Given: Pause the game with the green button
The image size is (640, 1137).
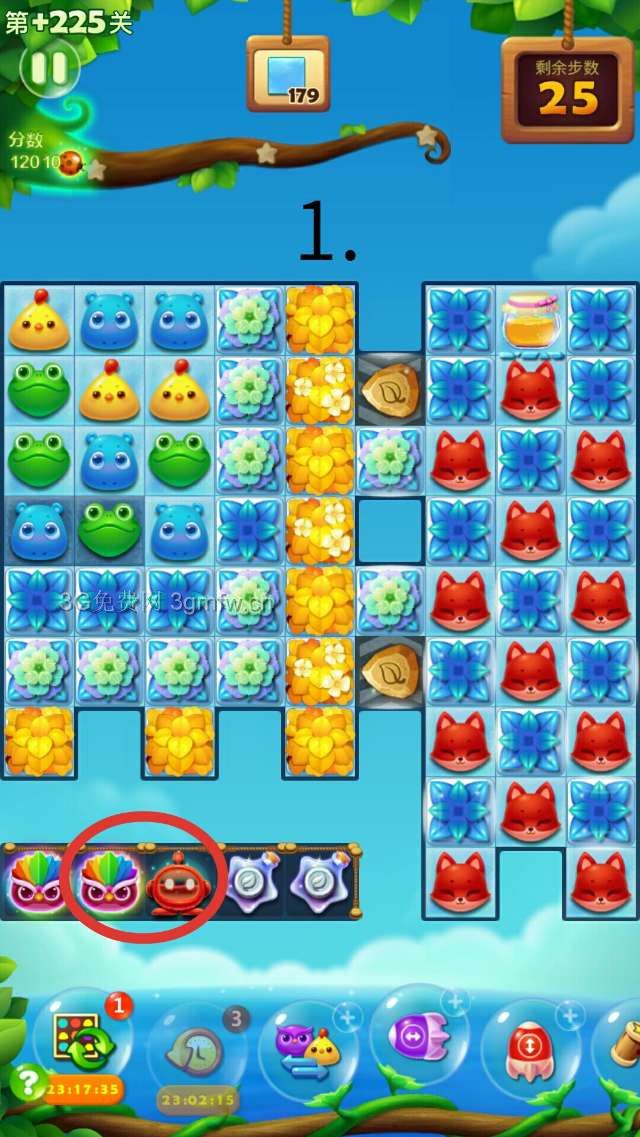Looking at the screenshot, I should (48, 68).
